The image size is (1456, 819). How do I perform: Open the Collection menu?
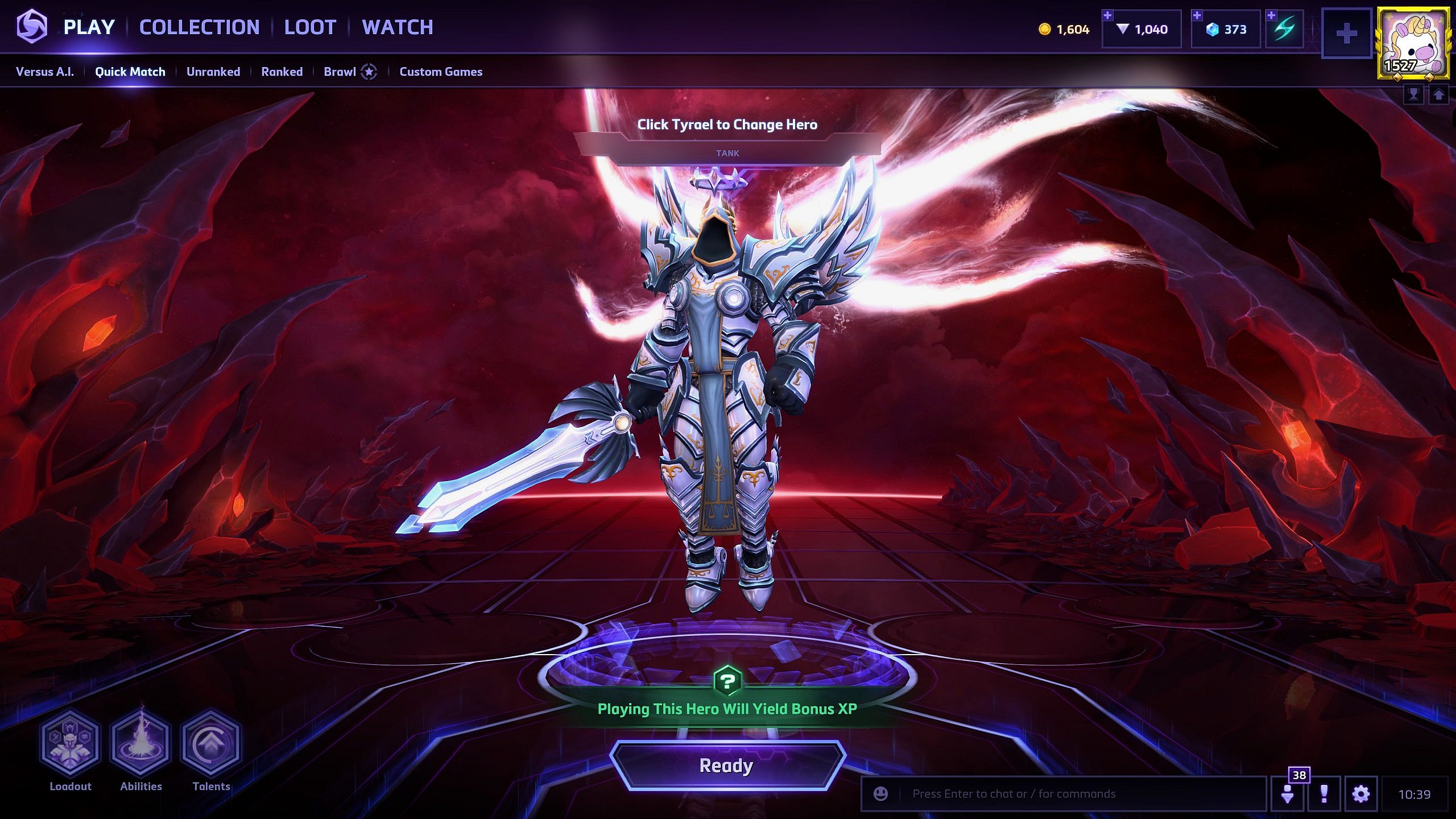[199, 27]
